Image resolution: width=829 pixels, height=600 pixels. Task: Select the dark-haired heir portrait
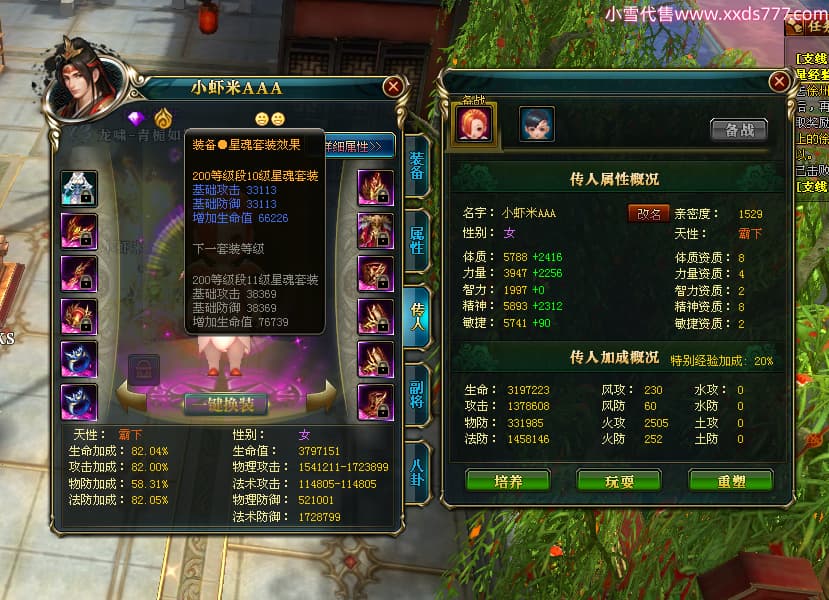point(536,124)
